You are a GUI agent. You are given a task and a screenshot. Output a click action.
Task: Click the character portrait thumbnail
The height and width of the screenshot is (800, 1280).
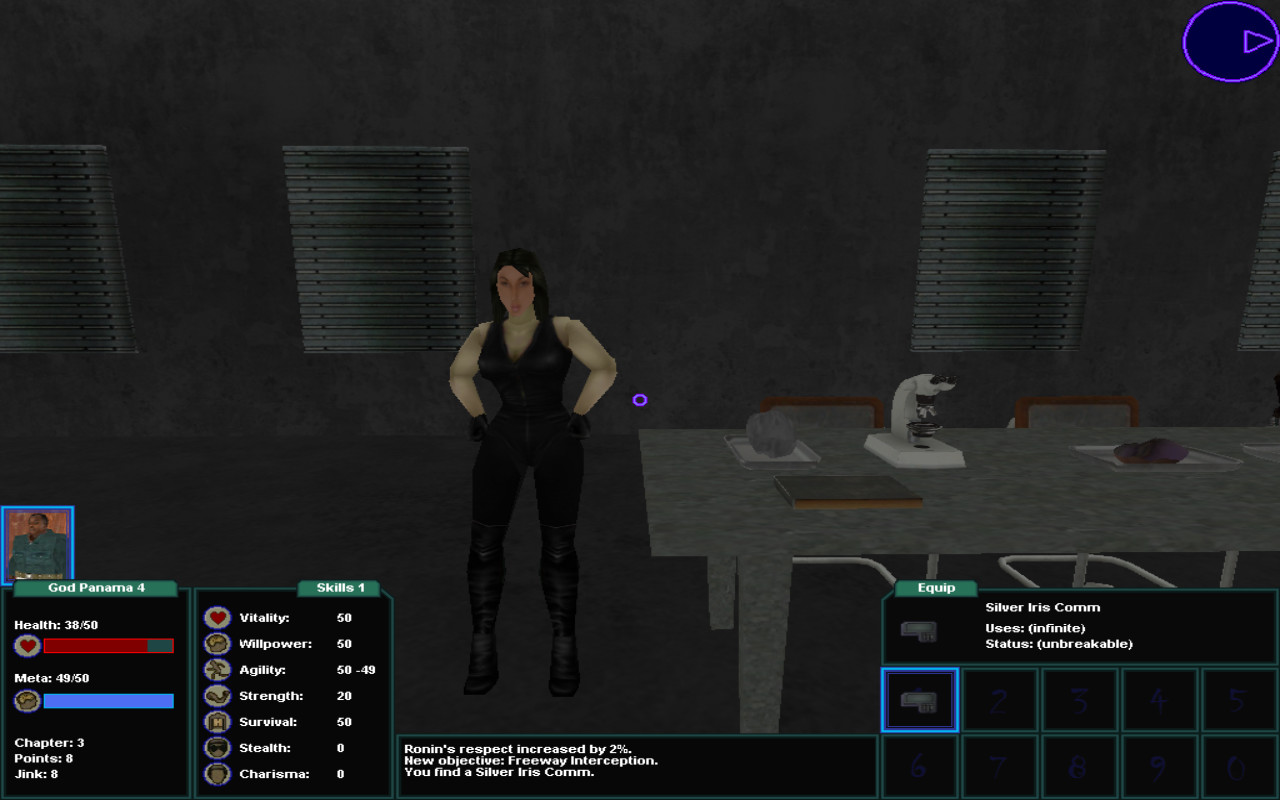[40, 543]
